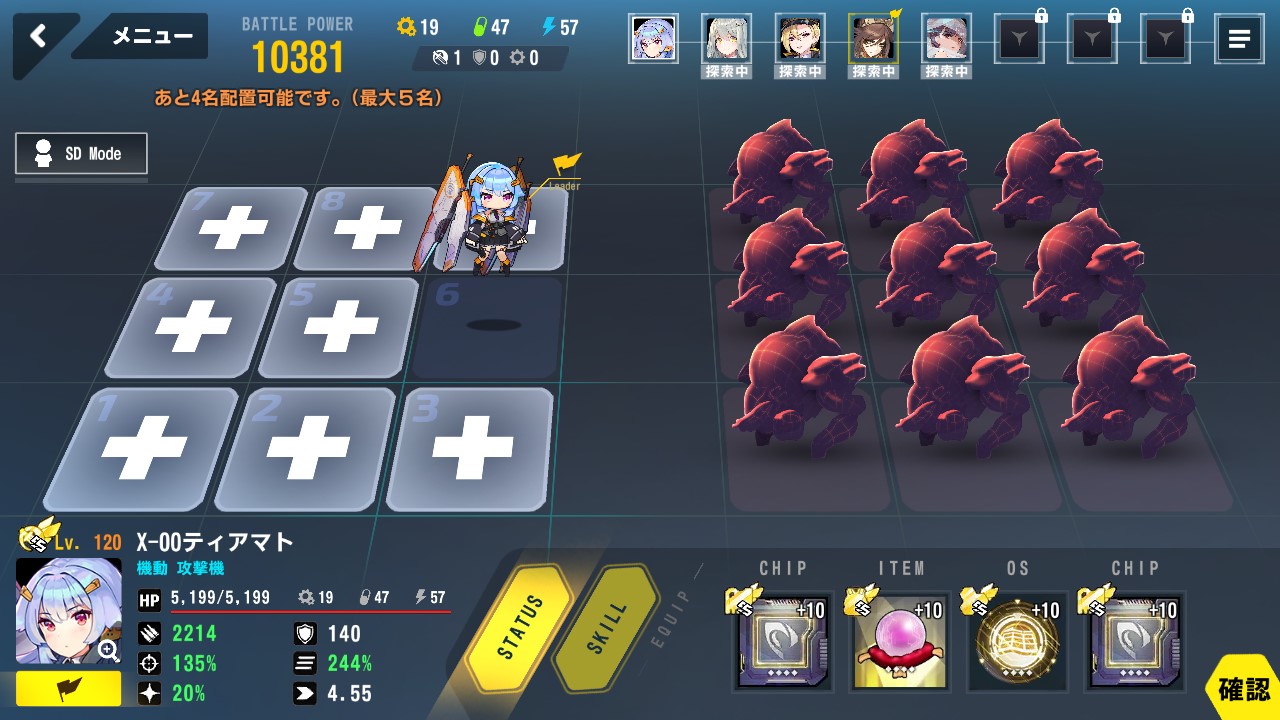Confirm formation with 確認 button
This screenshot has height=720, width=1280.
(1243, 689)
